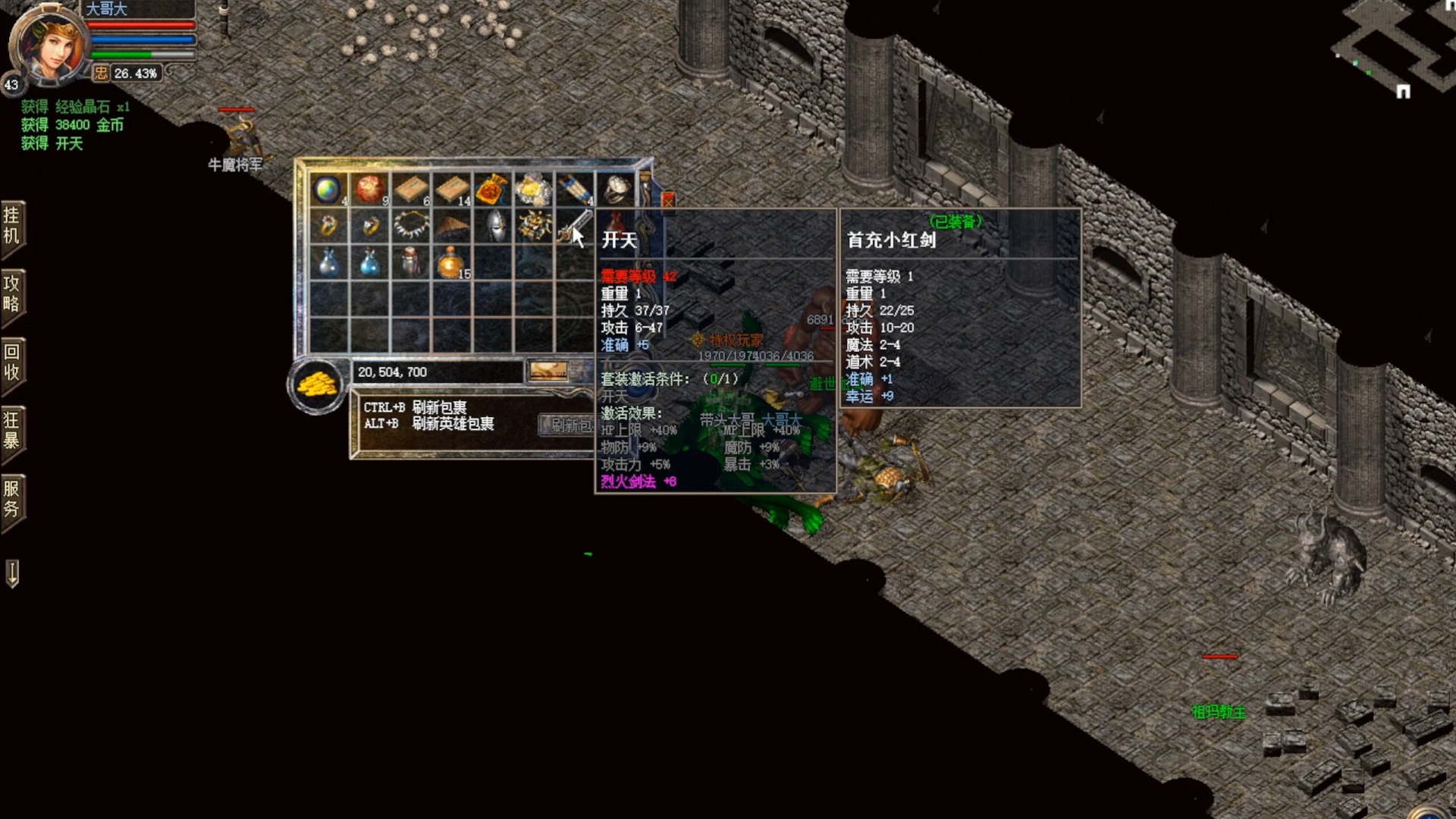Image resolution: width=1456 pixels, height=819 pixels.
Task: Pick the red pouch item stack
Action: [x=369, y=189]
